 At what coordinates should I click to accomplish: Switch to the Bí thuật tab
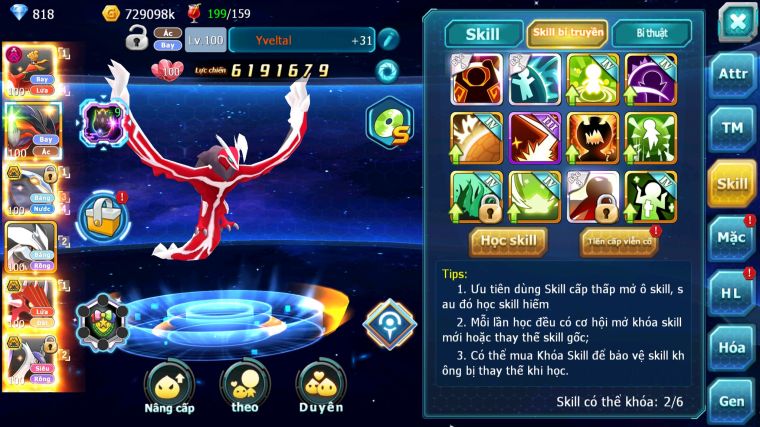coord(651,33)
